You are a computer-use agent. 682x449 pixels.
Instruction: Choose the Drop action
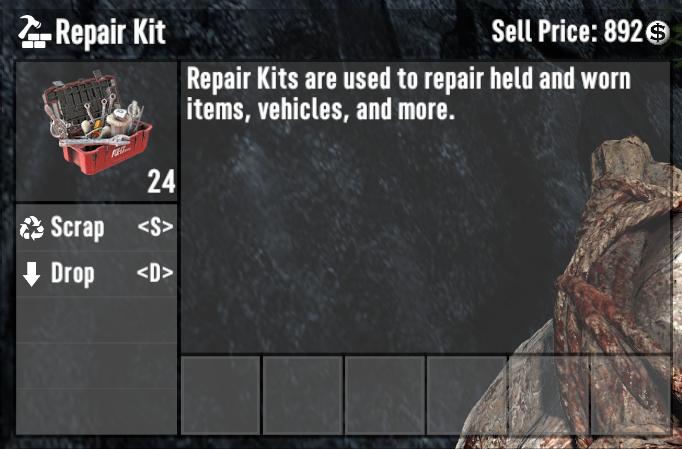(x=96, y=274)
